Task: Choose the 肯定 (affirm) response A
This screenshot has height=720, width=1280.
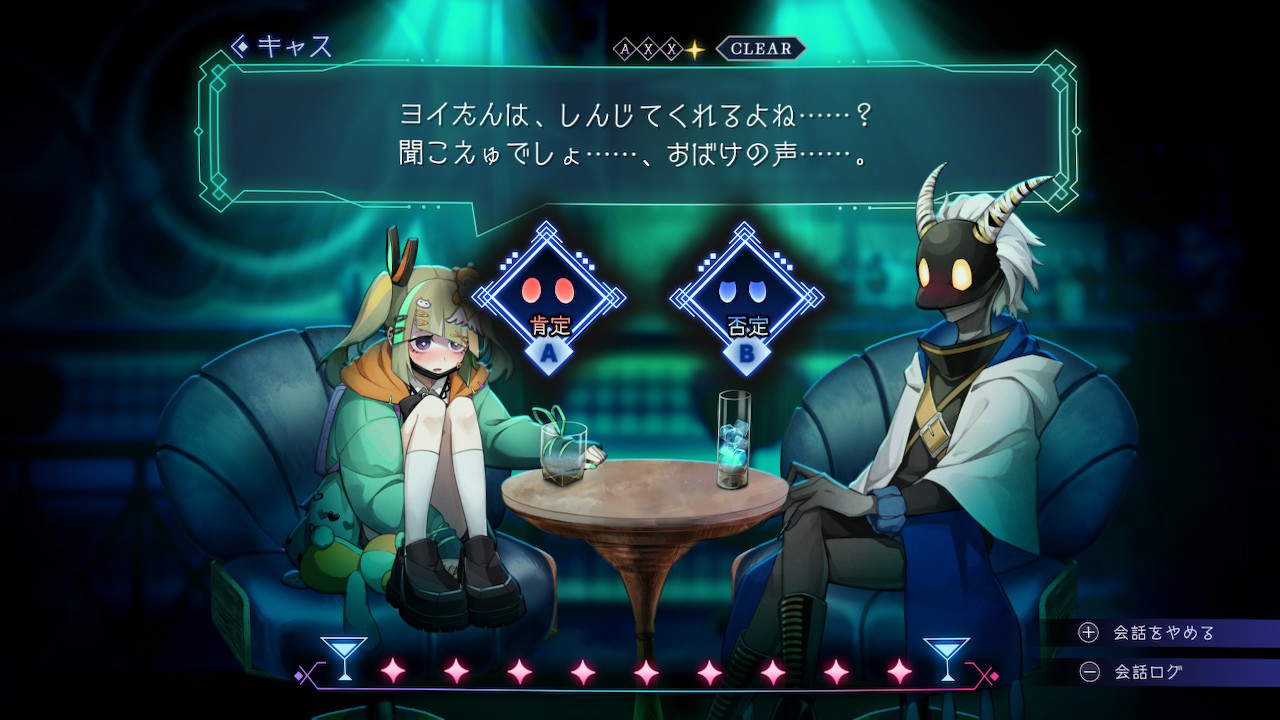Action: click(547, 300)
